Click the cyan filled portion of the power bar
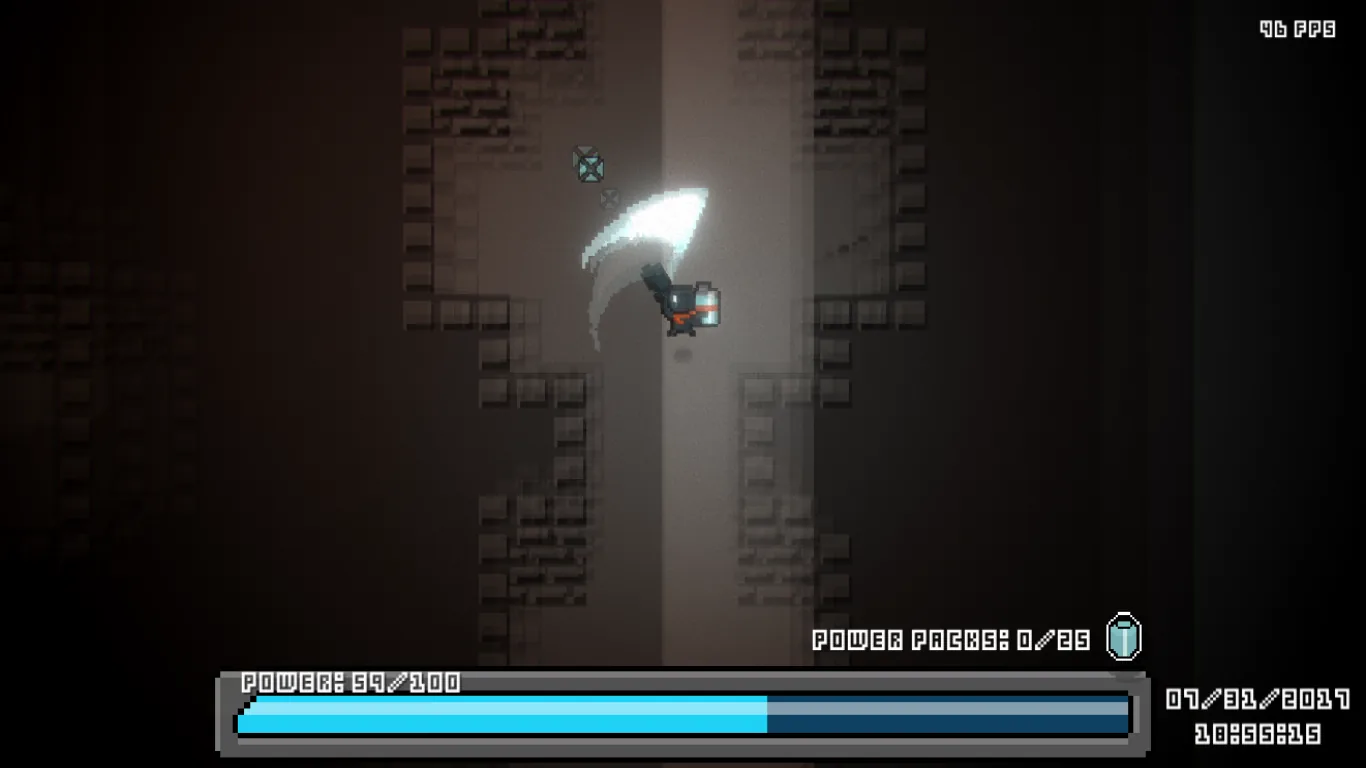Image resolution: width=1366 pixels, height=768 pixels. coord(500,716)
